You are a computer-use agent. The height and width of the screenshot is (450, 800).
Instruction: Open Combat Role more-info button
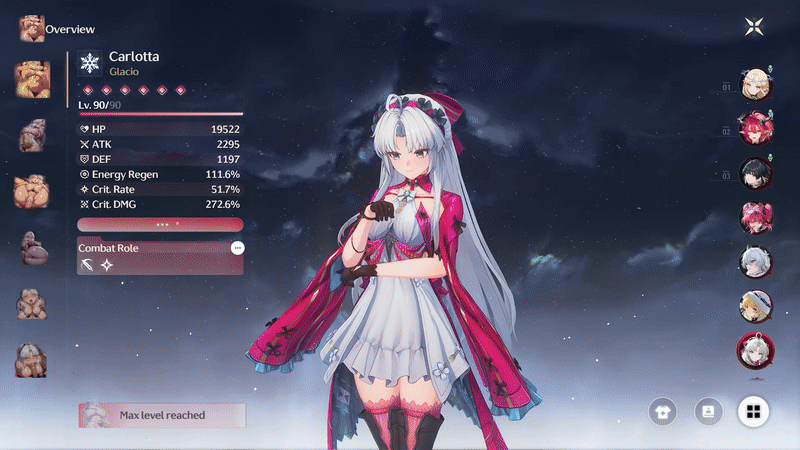pos(237,247)
